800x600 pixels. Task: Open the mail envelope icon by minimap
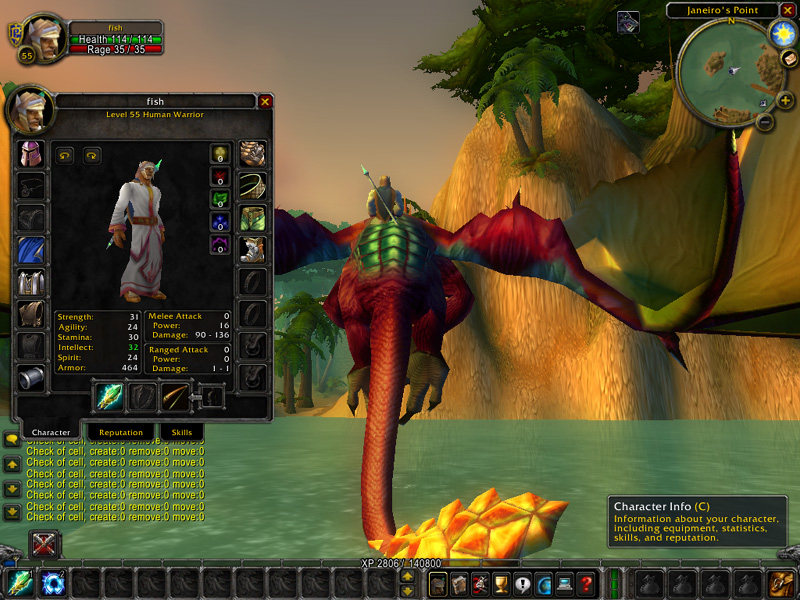click(789, 58)
